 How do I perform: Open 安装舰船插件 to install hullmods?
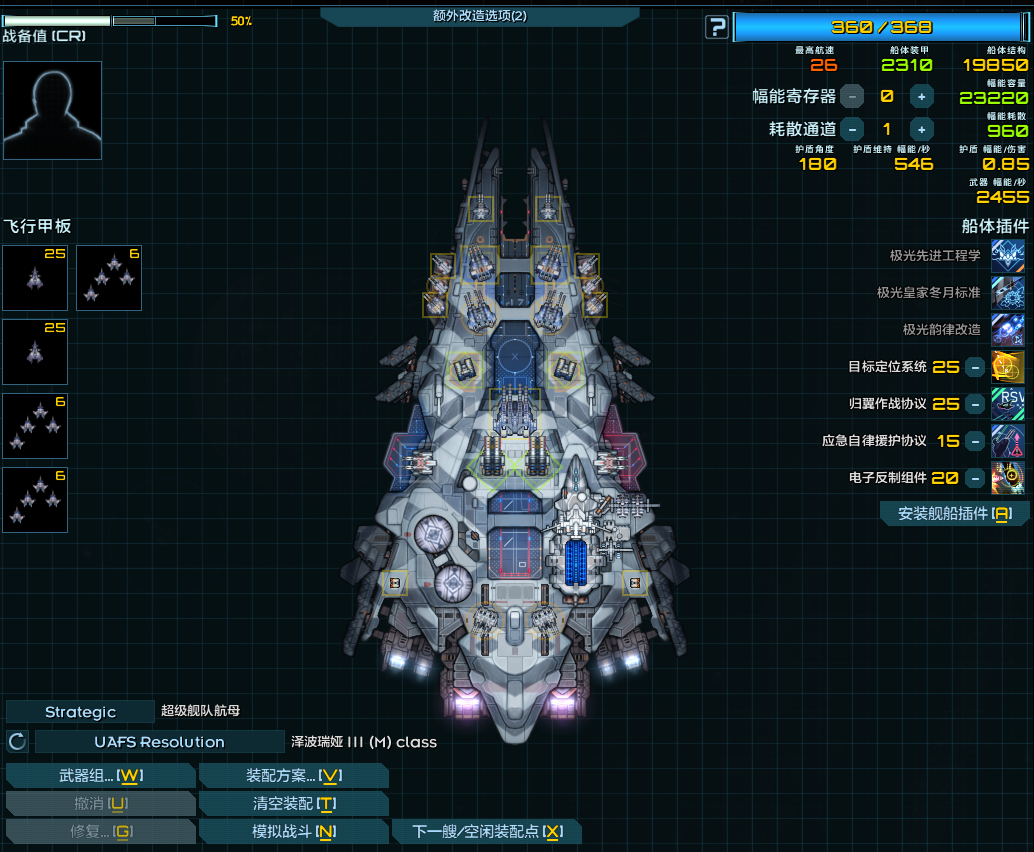pos(955,513)
